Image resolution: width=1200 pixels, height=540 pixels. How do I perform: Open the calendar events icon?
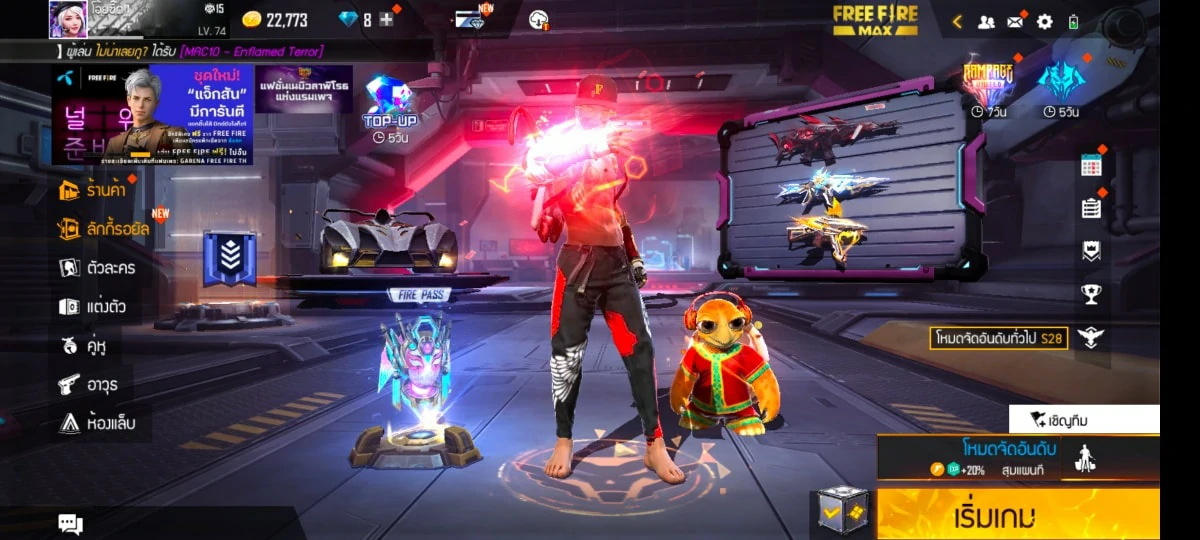tap(1091, 166)
